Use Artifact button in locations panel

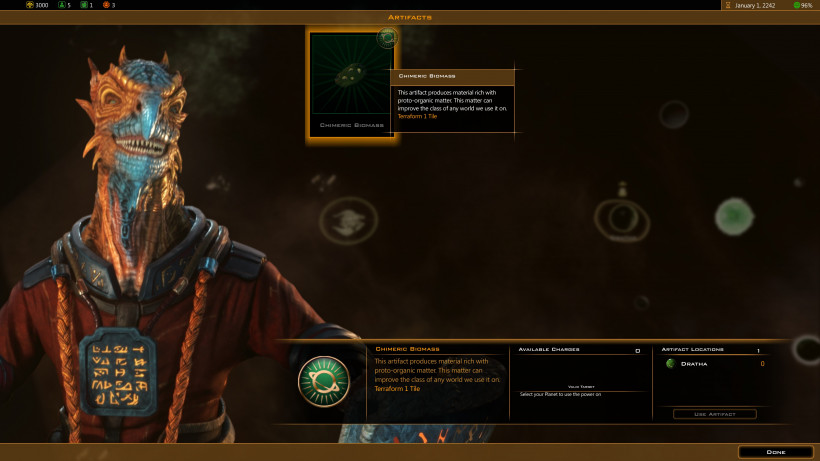(x=714, y=414)
